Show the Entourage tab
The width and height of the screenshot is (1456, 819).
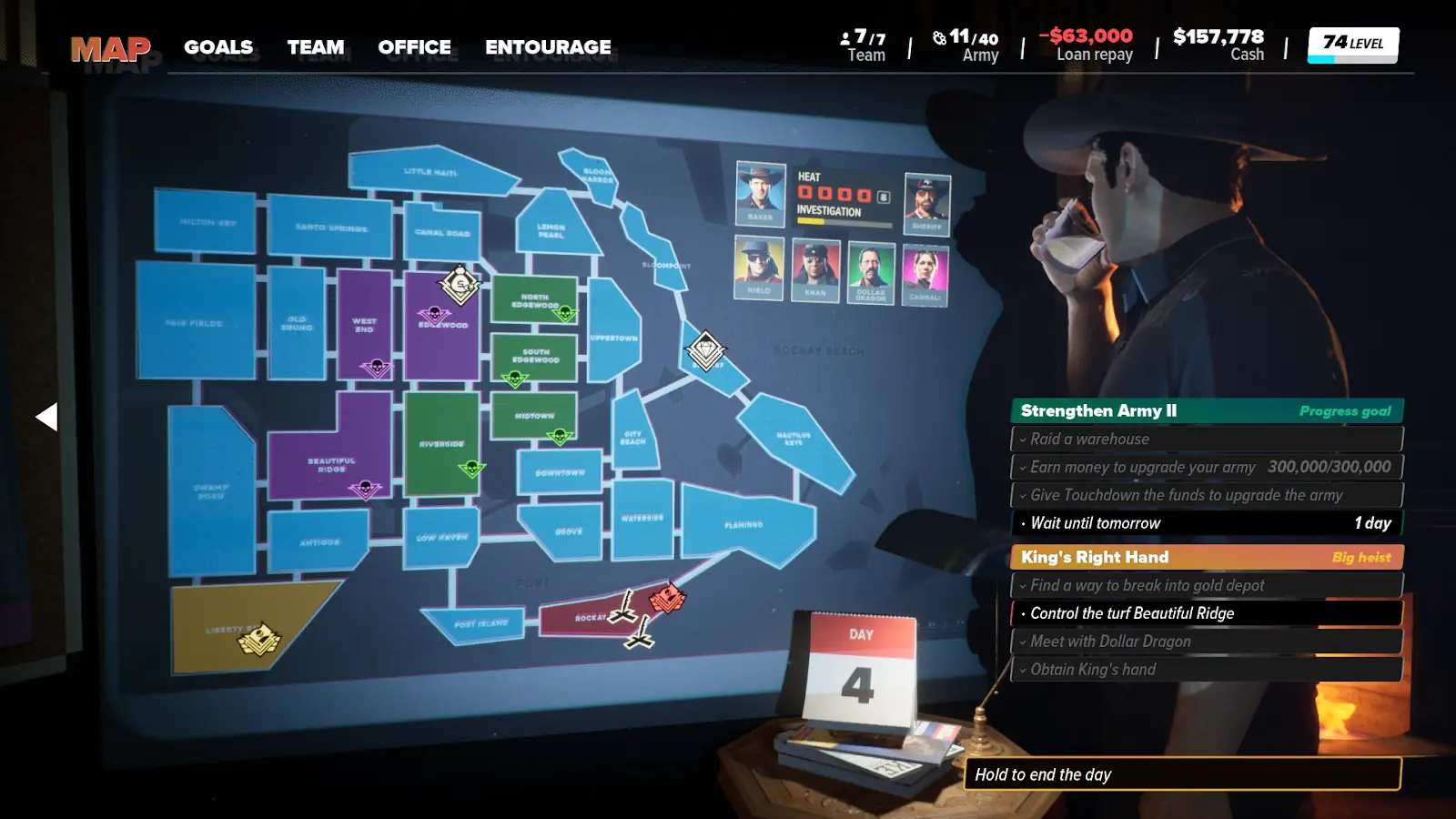tap(548, 47)
